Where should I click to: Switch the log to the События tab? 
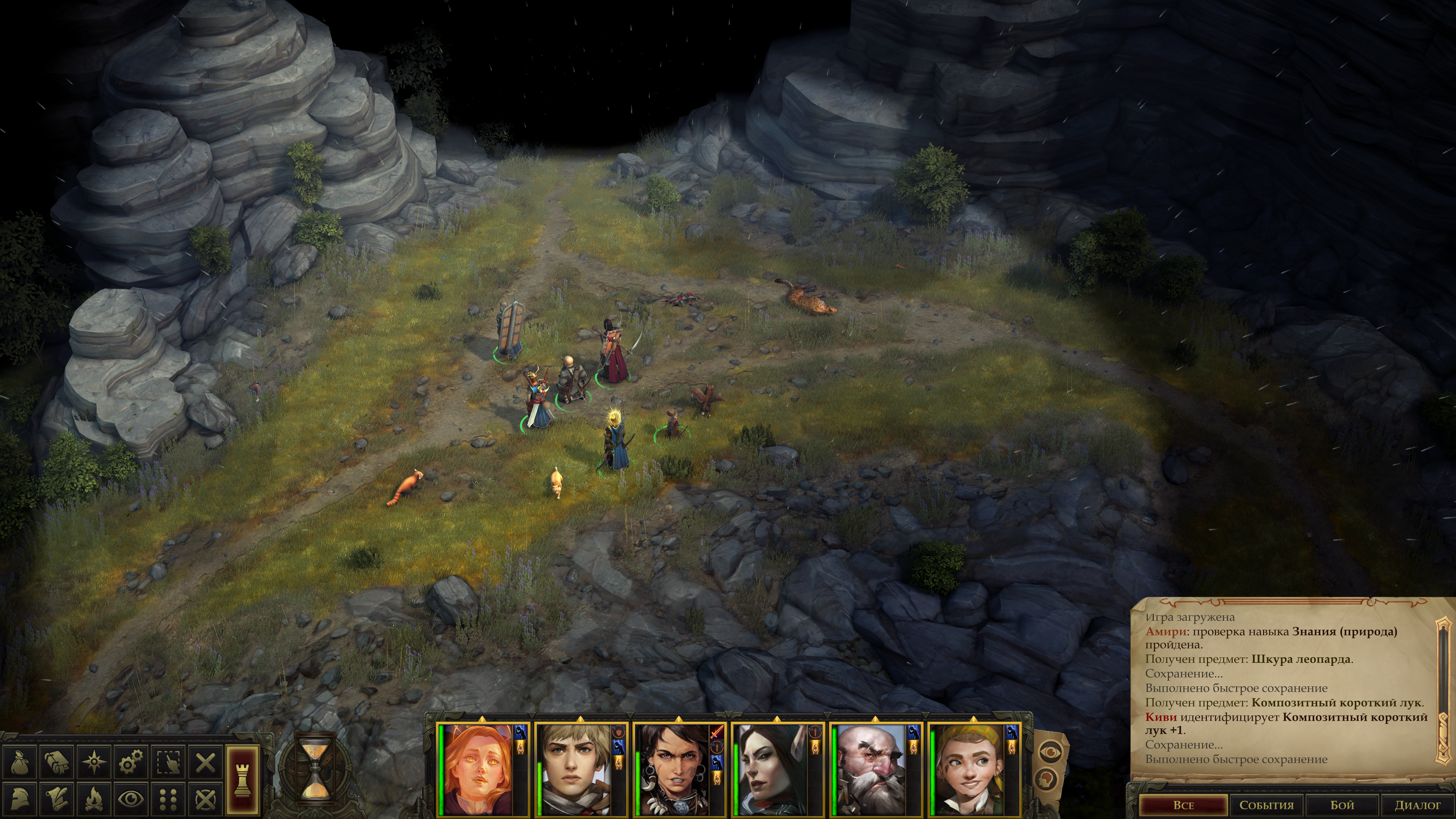[1266, 805]
